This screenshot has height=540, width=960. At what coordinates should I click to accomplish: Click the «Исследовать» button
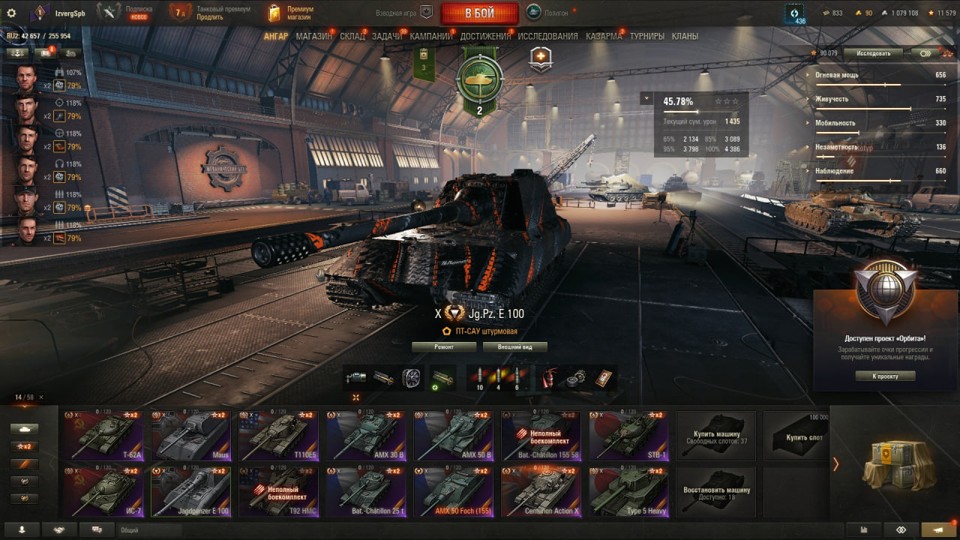(873, 53)
